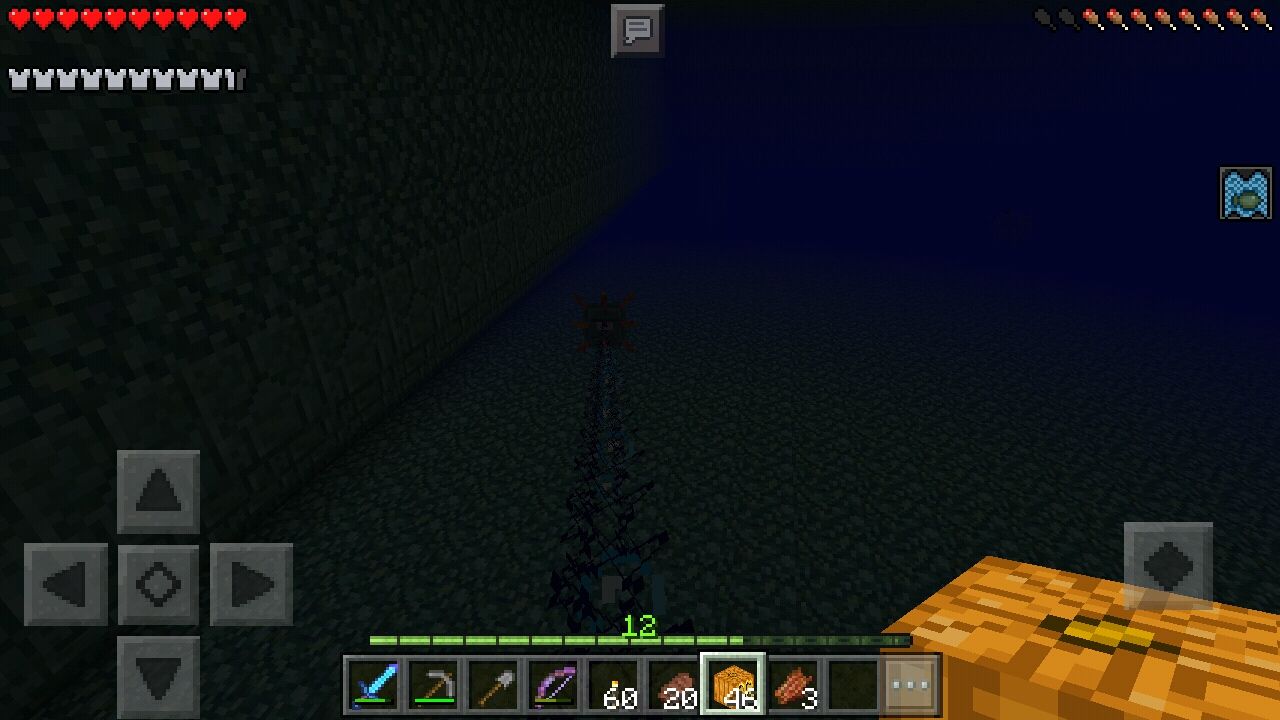
Task: Tap the center diamond of the d-pad
Action: [156, 584]
